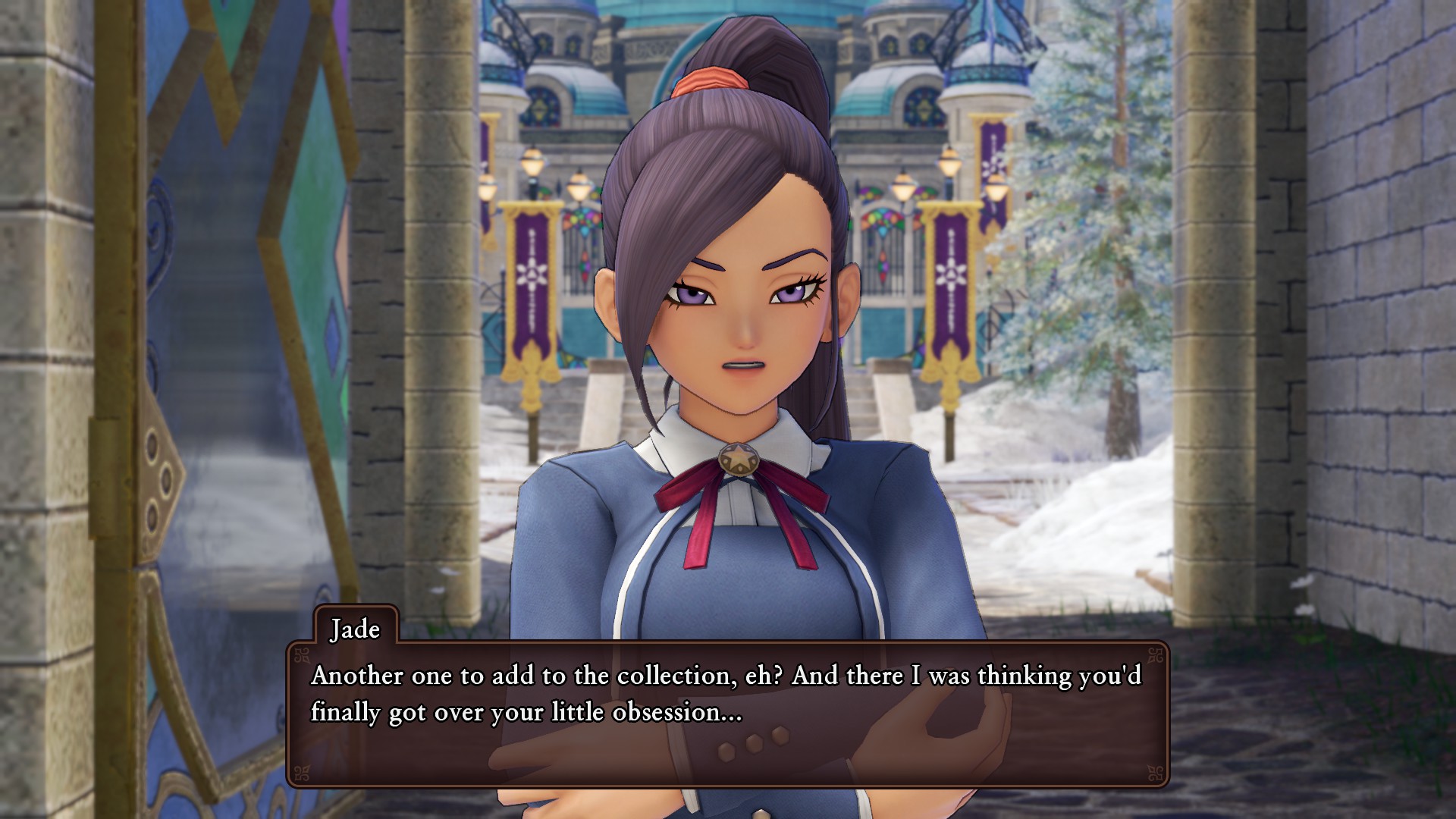Advance Jade's dialogue text box

click(726, 713)
